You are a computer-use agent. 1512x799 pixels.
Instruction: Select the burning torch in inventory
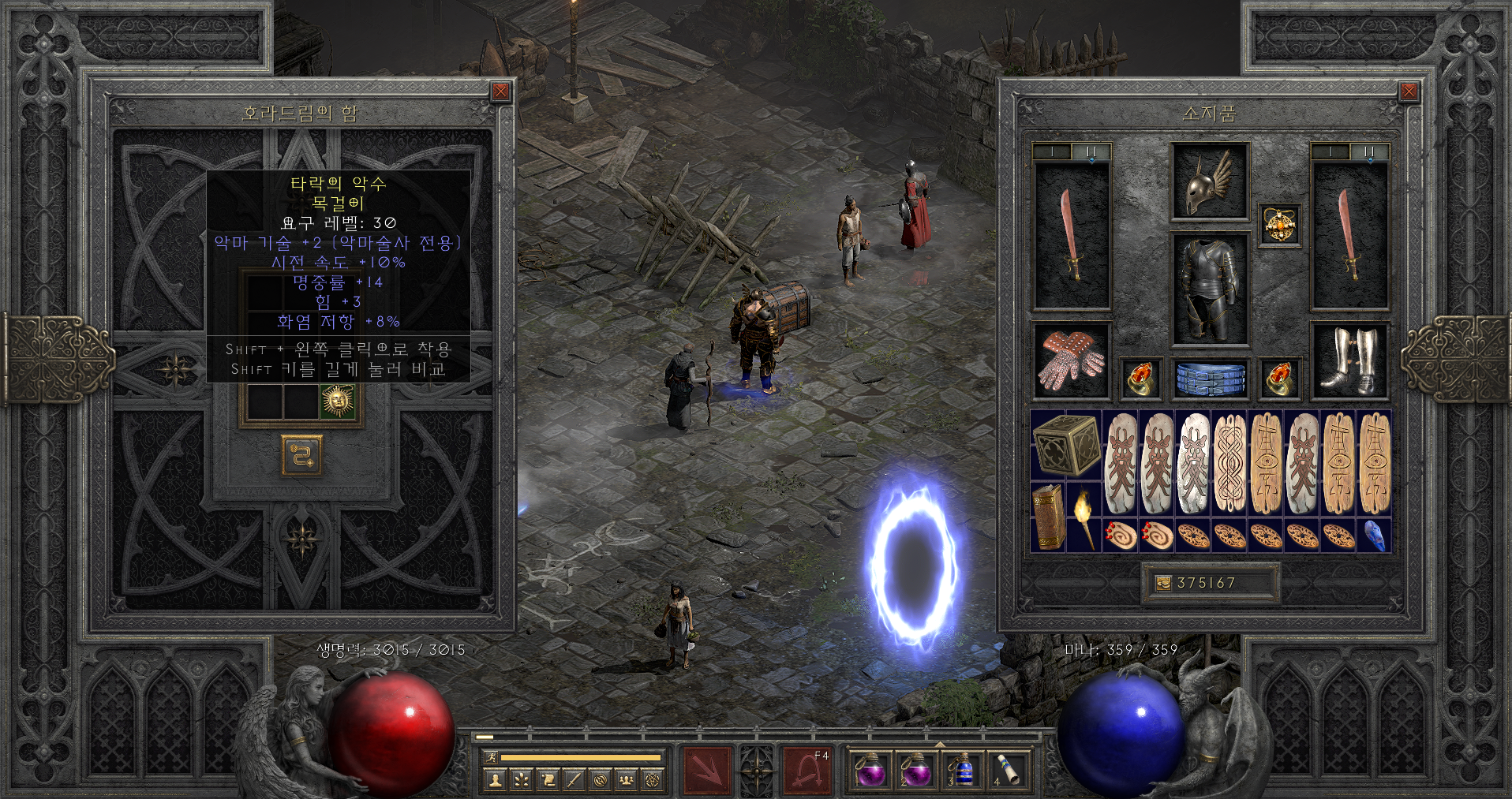coord(1083,517)
